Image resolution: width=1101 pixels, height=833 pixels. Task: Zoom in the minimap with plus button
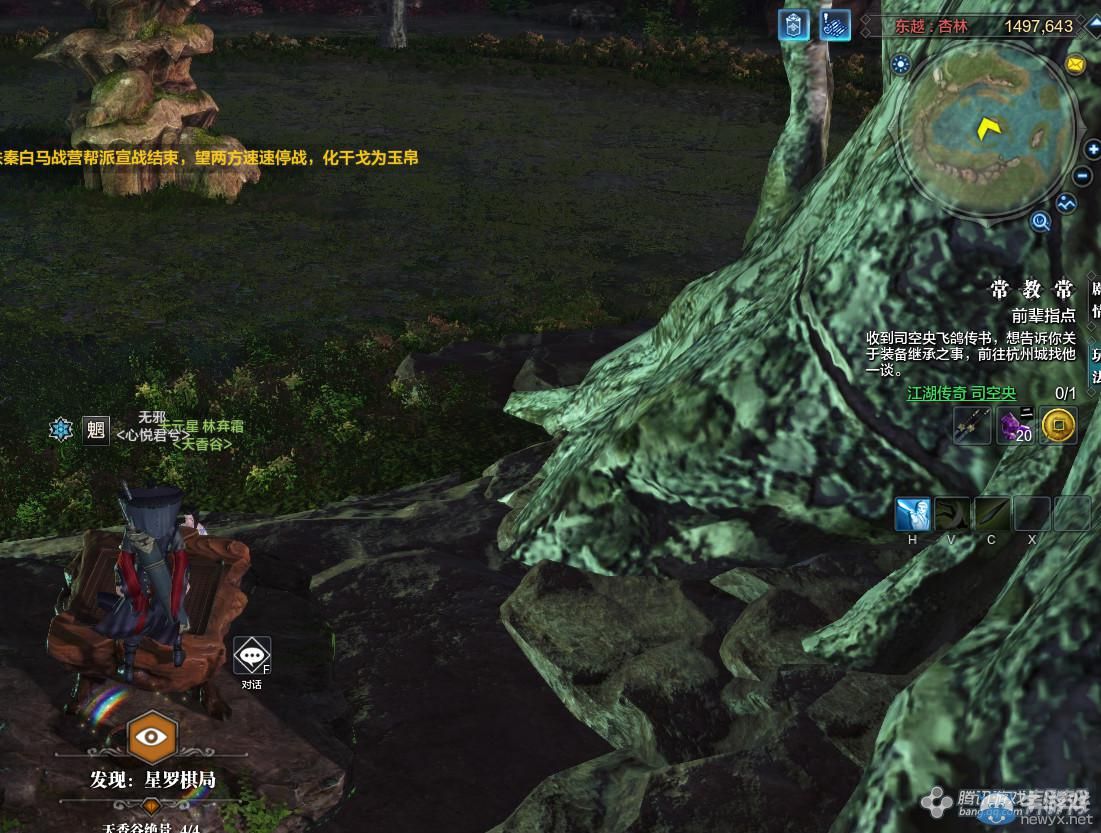(1091, 150)
